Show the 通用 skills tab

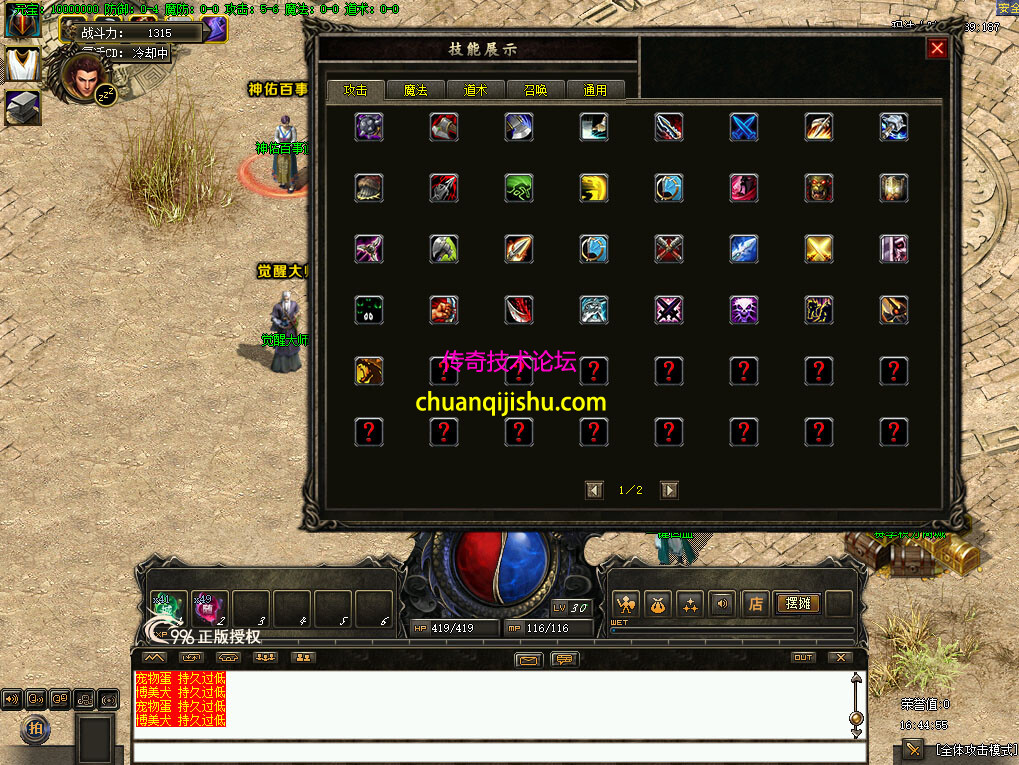point(595,90)
